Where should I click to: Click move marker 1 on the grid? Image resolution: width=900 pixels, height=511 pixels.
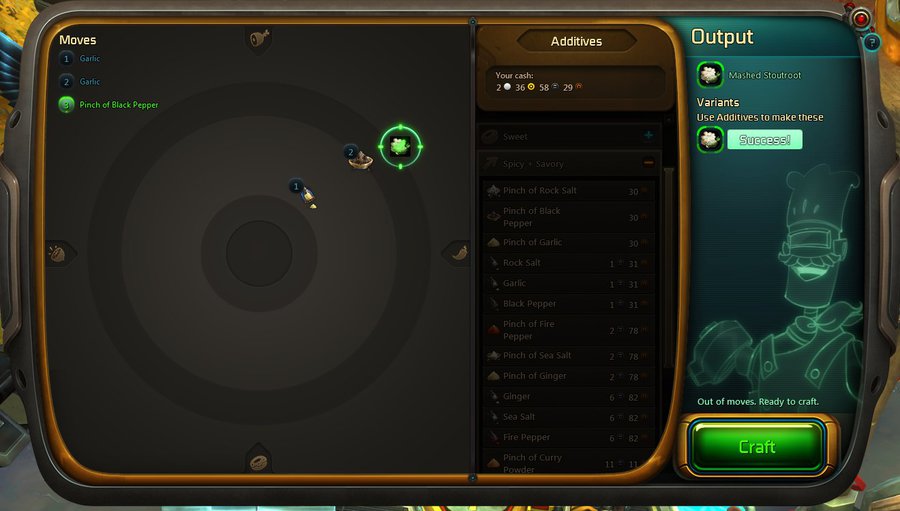click(304, 191)
